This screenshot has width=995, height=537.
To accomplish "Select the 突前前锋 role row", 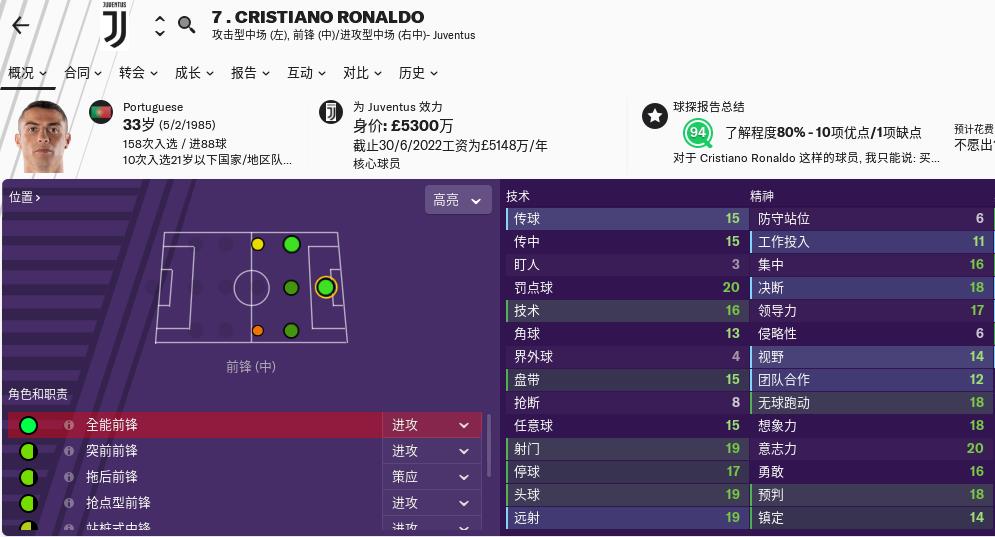I will pyautogui.click(x=200, y=451).
